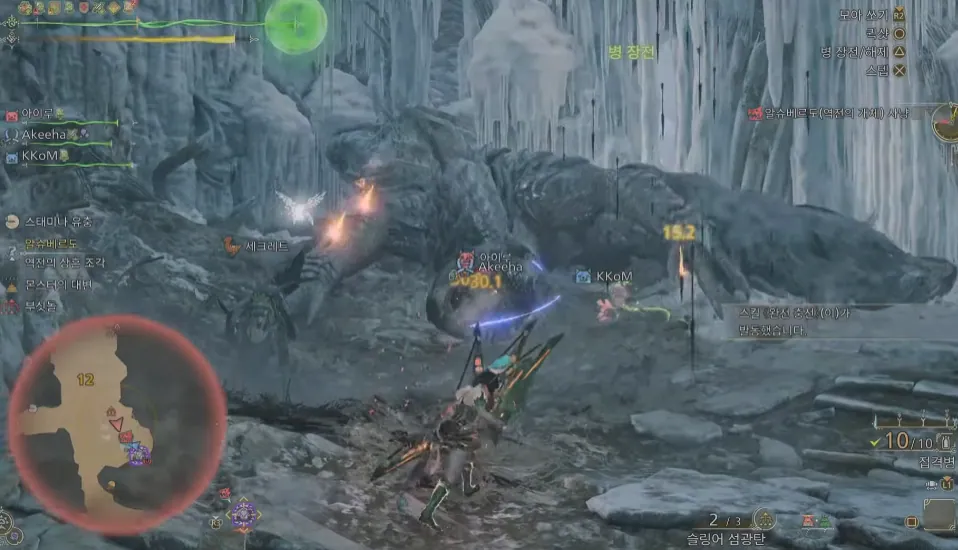Select party member Akeeha in the list

click(x=50, y=136)
